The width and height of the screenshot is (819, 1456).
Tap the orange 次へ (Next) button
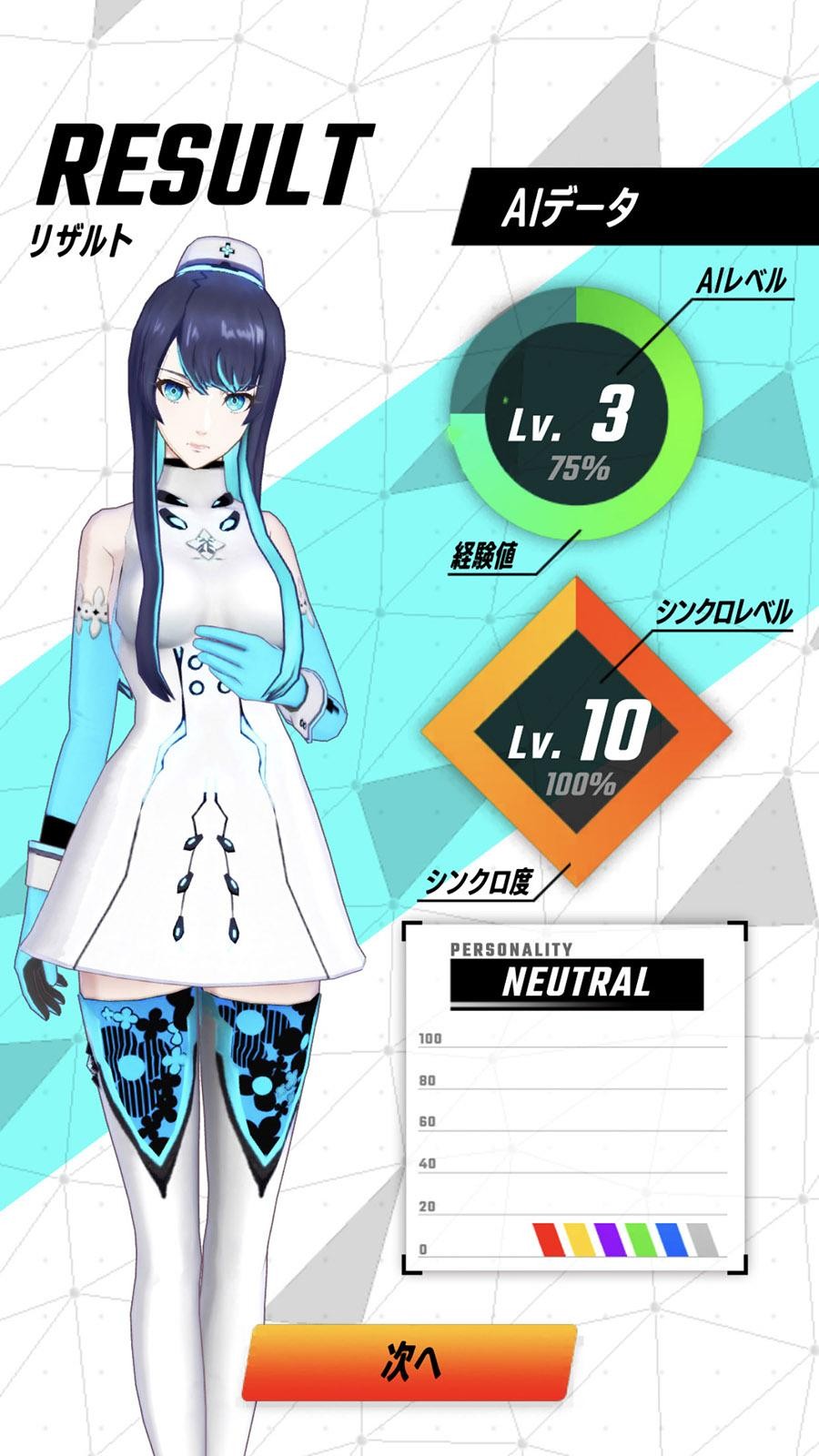tap(409, 1362)
